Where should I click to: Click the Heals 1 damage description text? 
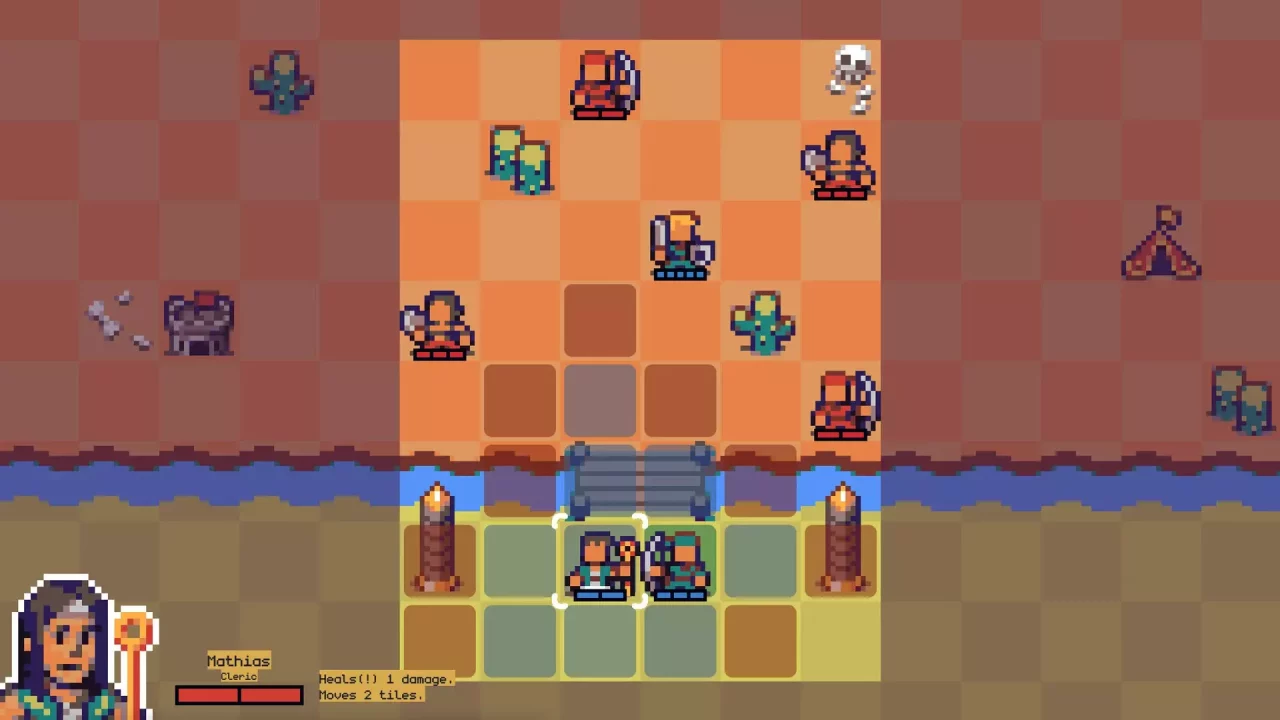click(x=385, y=679)
